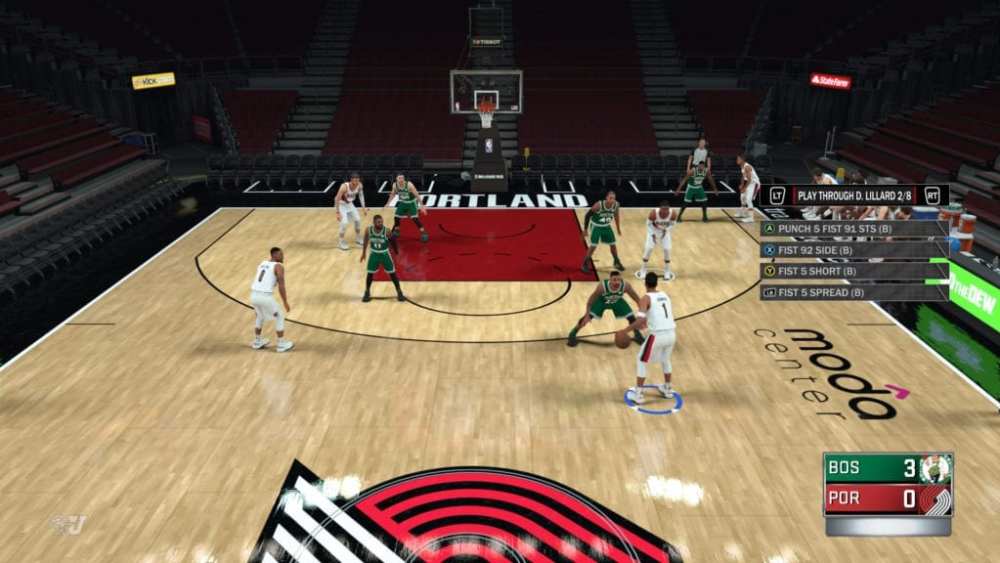
Task: Select the Punch 5 Fist 91 STS play
Action: [x=854, y=228]
